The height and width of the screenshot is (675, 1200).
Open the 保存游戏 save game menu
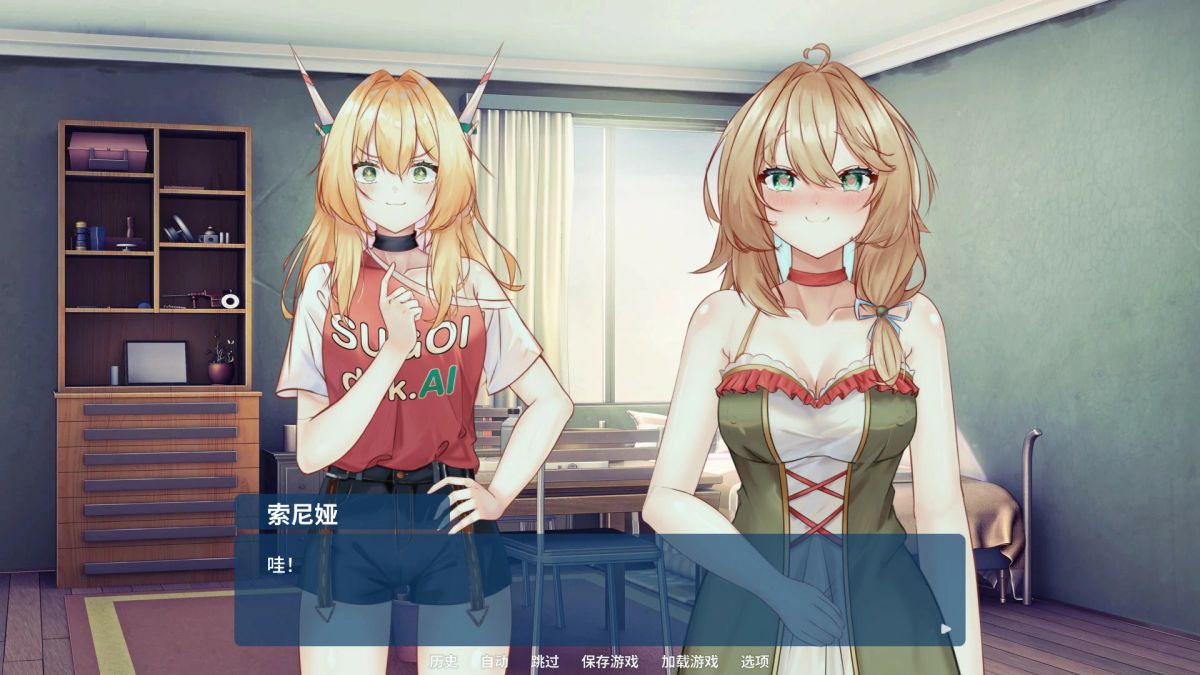[x=609, y=661]
